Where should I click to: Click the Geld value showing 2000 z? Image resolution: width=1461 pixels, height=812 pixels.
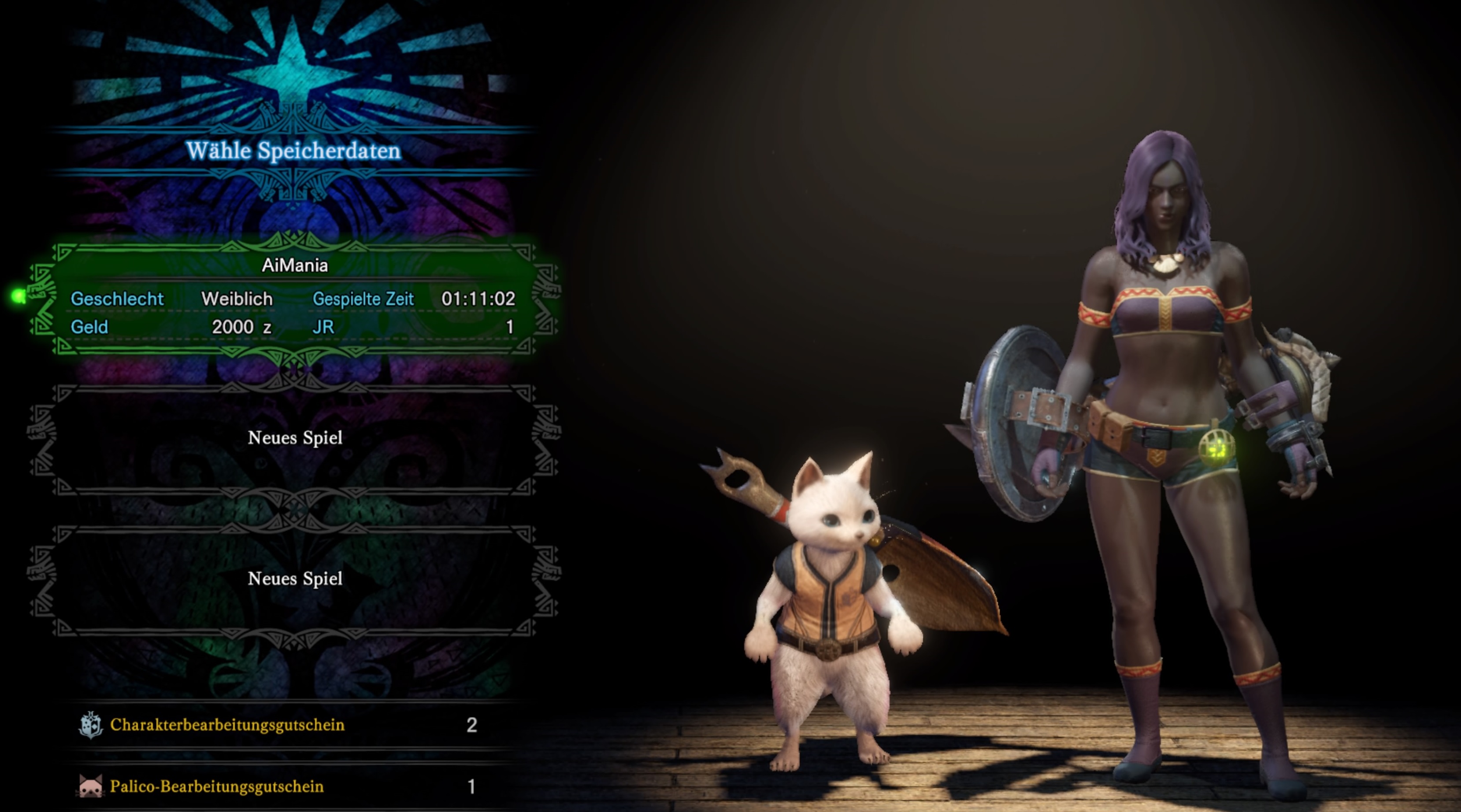pyautogui.click(x=241, y=327)
